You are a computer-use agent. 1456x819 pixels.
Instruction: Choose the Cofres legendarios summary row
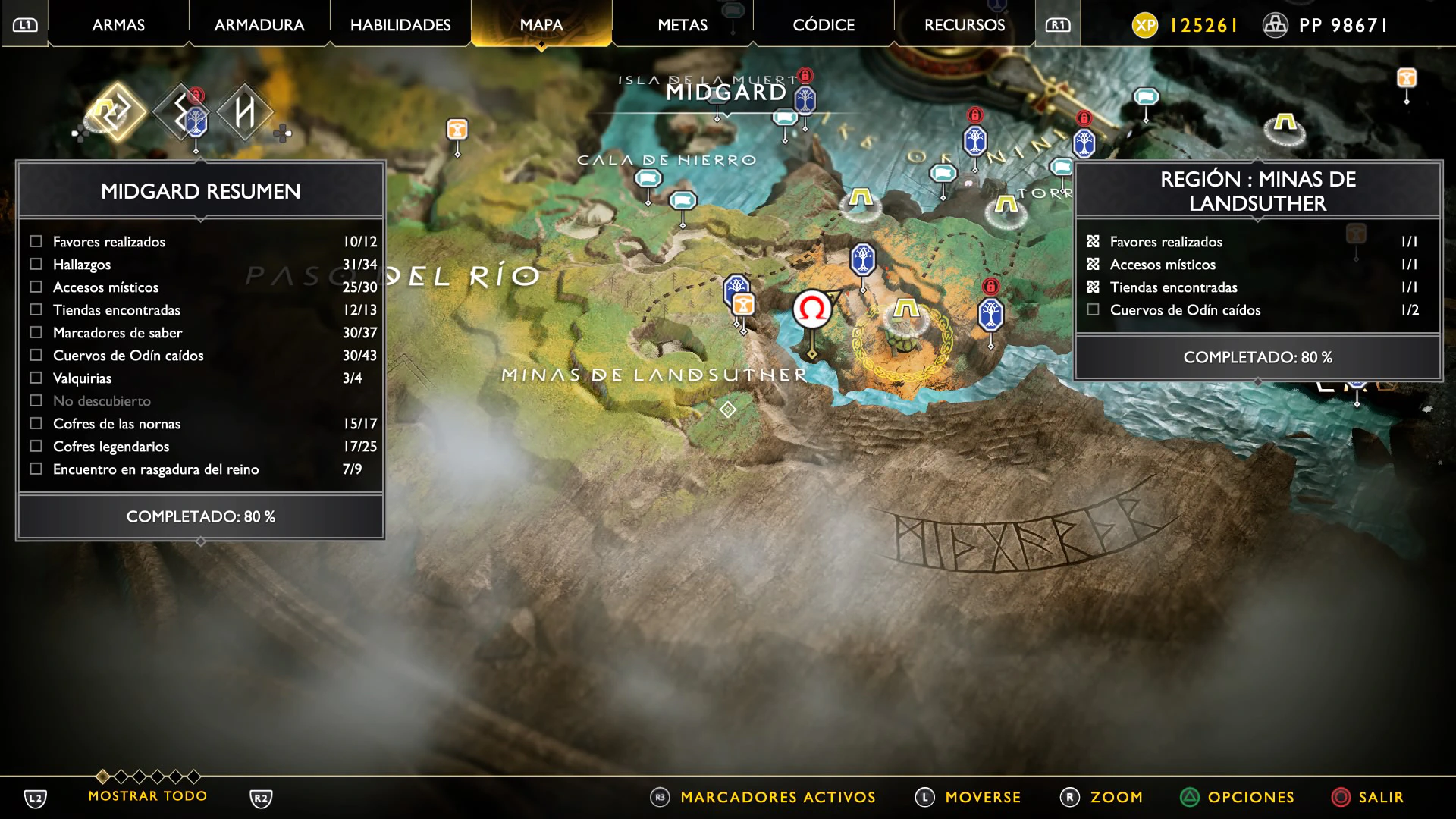(x=201, y=447)
